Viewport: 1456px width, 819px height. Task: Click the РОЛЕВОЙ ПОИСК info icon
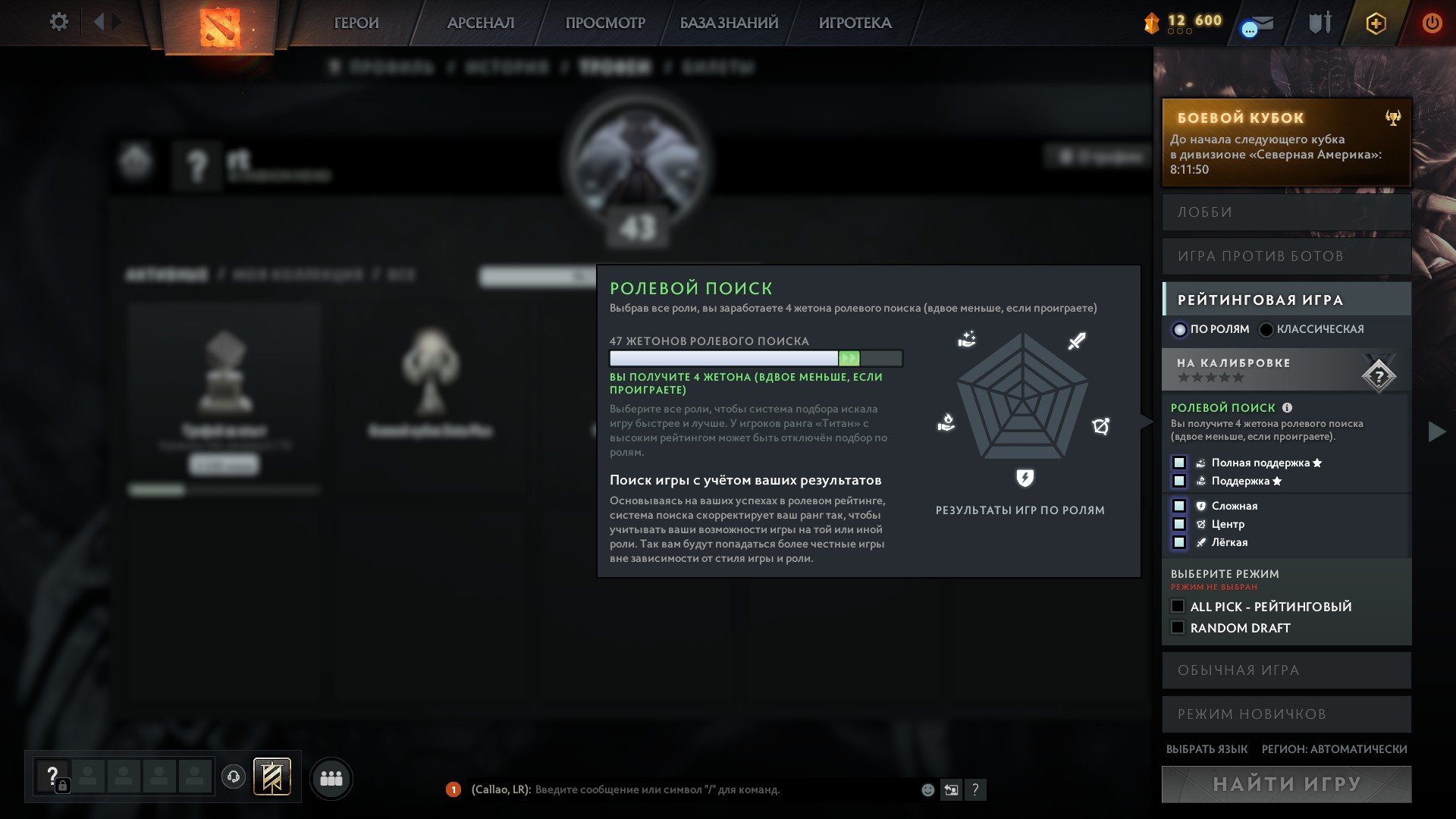1285,407
